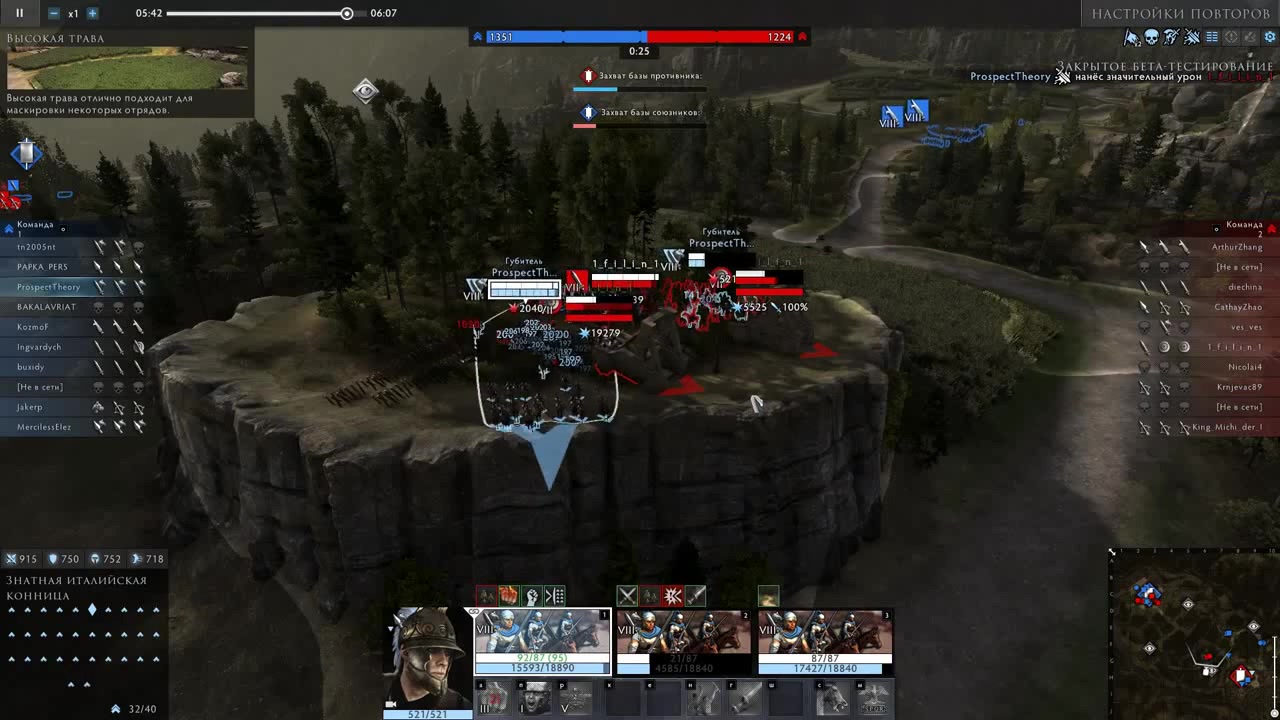Activate the horse head ability slot
1280x720 pixels.
(x=833, y=697)
